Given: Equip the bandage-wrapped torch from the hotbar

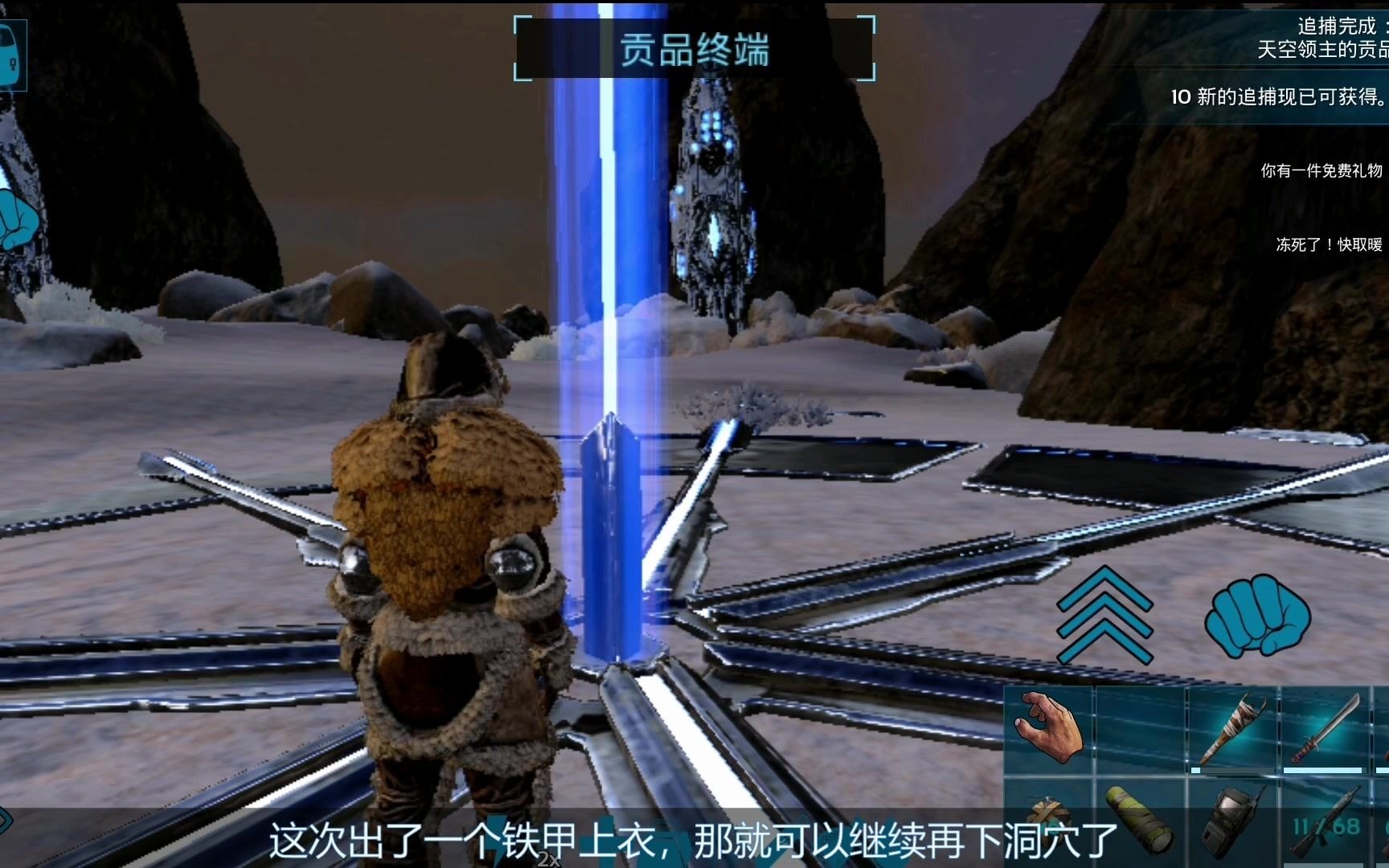Looking at the screenshot, I should [1232, 729].
